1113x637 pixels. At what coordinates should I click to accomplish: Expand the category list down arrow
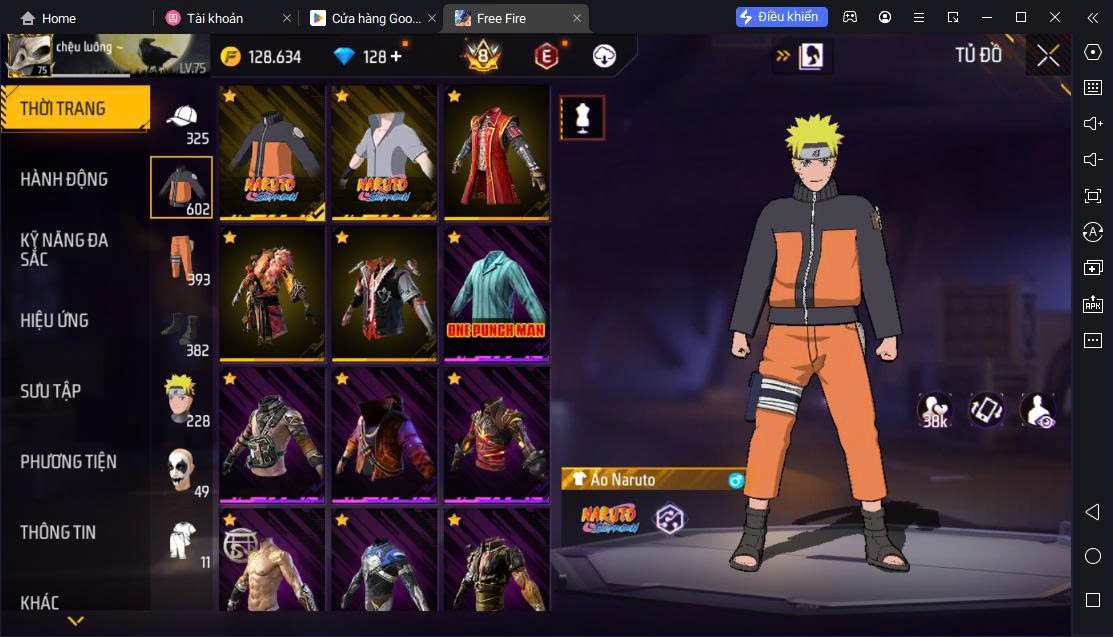[x=75, y=621]
